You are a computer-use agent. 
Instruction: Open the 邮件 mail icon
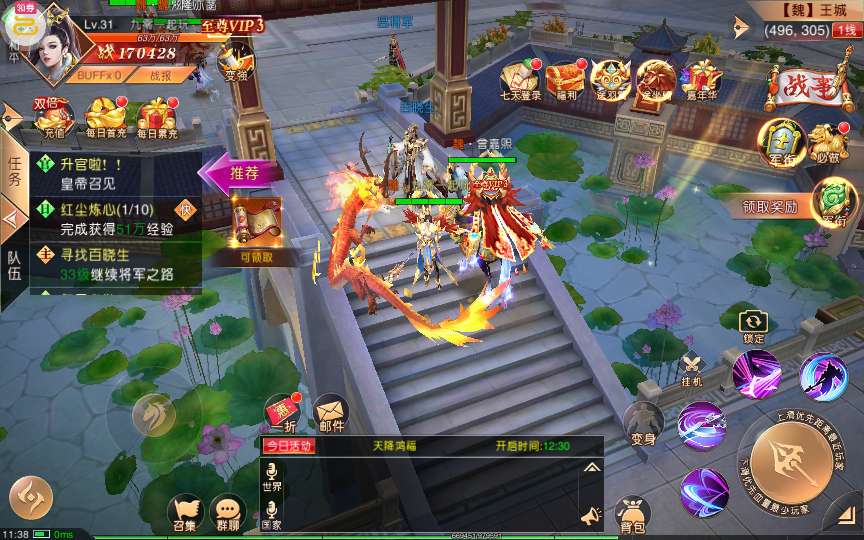(331, 411)
